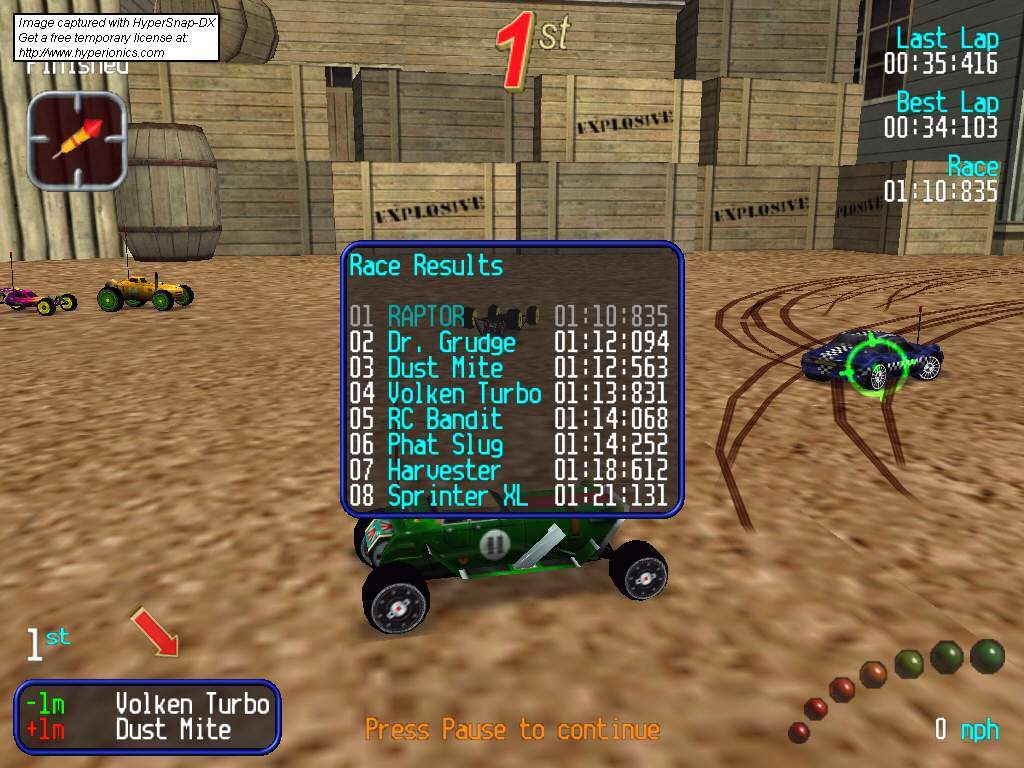Select the Harvester result row
The width and height of the screenshot is (1024, 768).
[x=508, y=470]
